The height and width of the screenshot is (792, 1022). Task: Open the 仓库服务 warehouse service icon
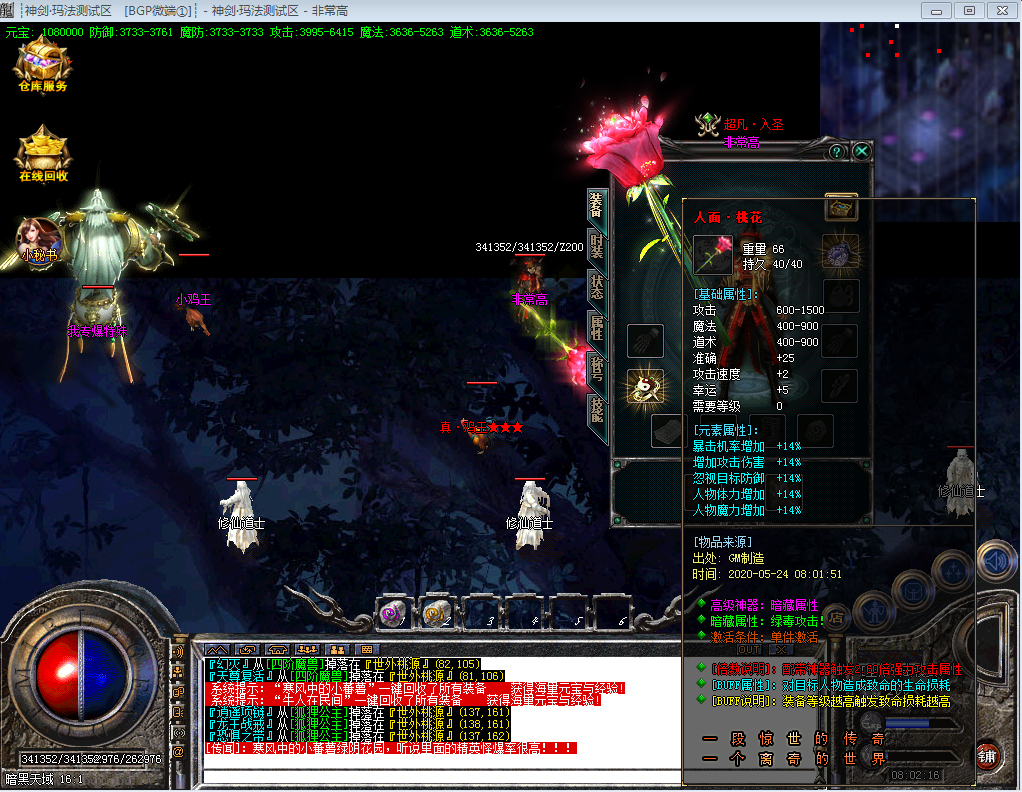pyautogui.click(x=42, y=66)
